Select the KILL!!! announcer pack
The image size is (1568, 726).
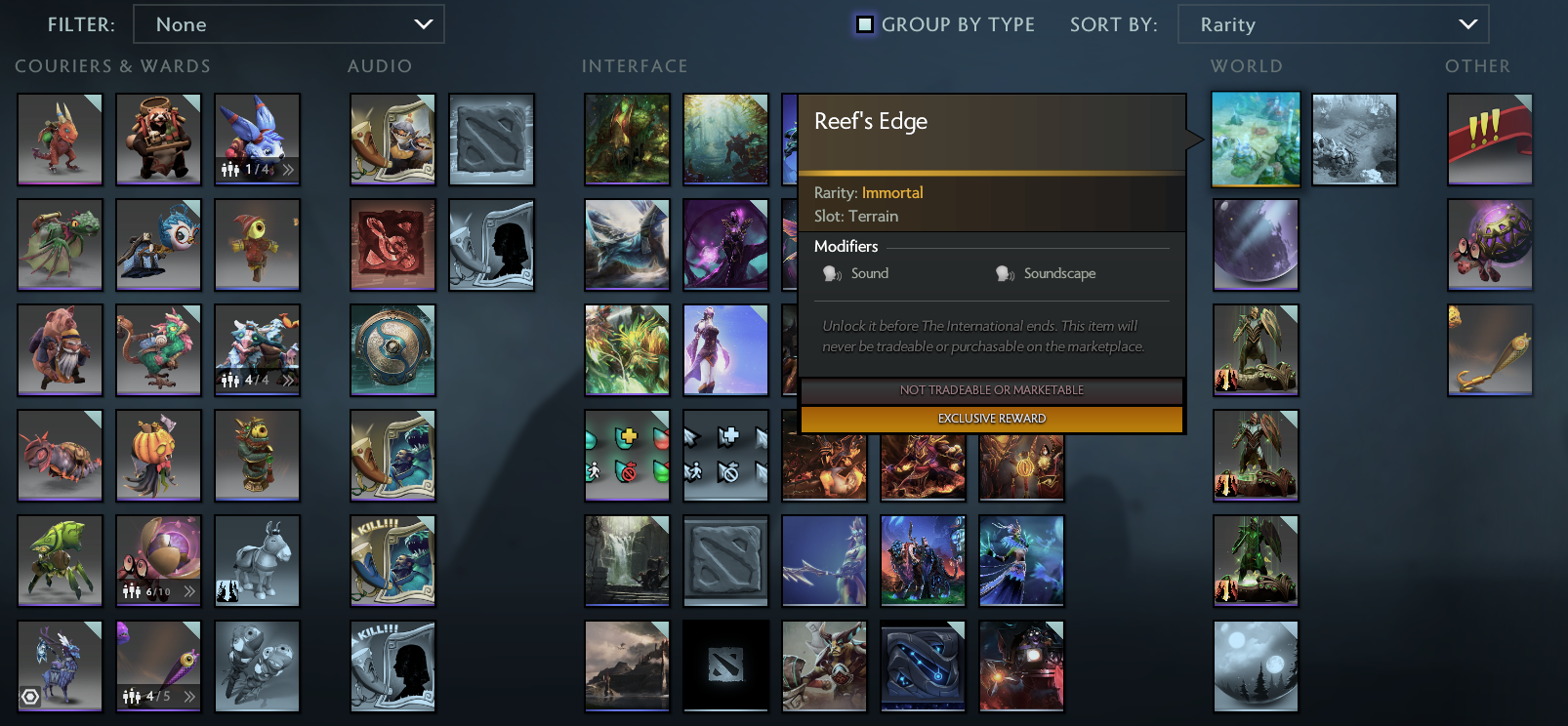click(x=392, y=561)
